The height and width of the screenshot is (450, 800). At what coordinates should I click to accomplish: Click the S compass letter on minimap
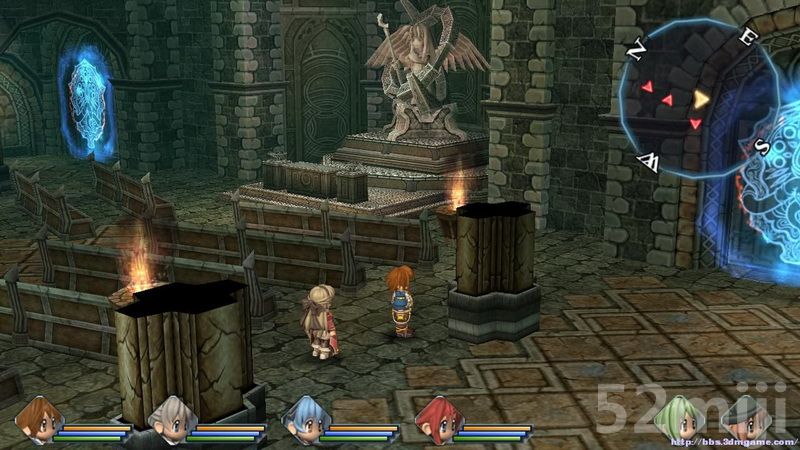point(761,146)
